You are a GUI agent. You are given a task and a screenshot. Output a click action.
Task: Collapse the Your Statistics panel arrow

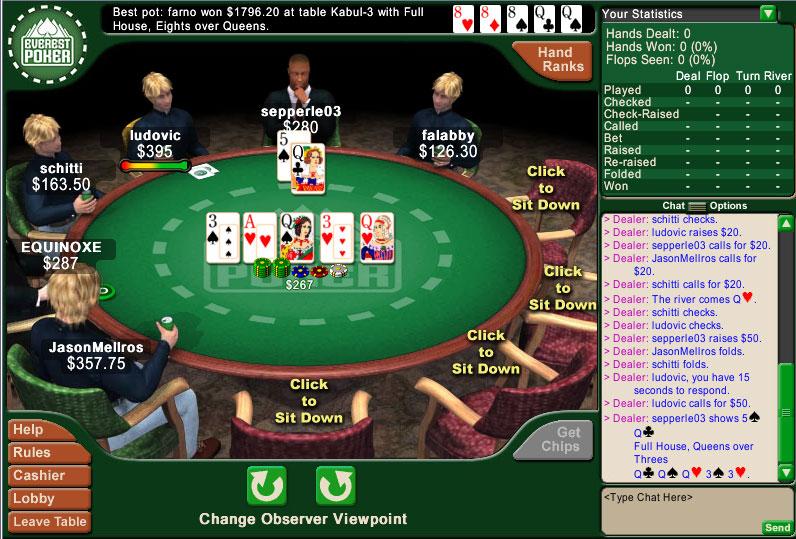click(767, 14)
